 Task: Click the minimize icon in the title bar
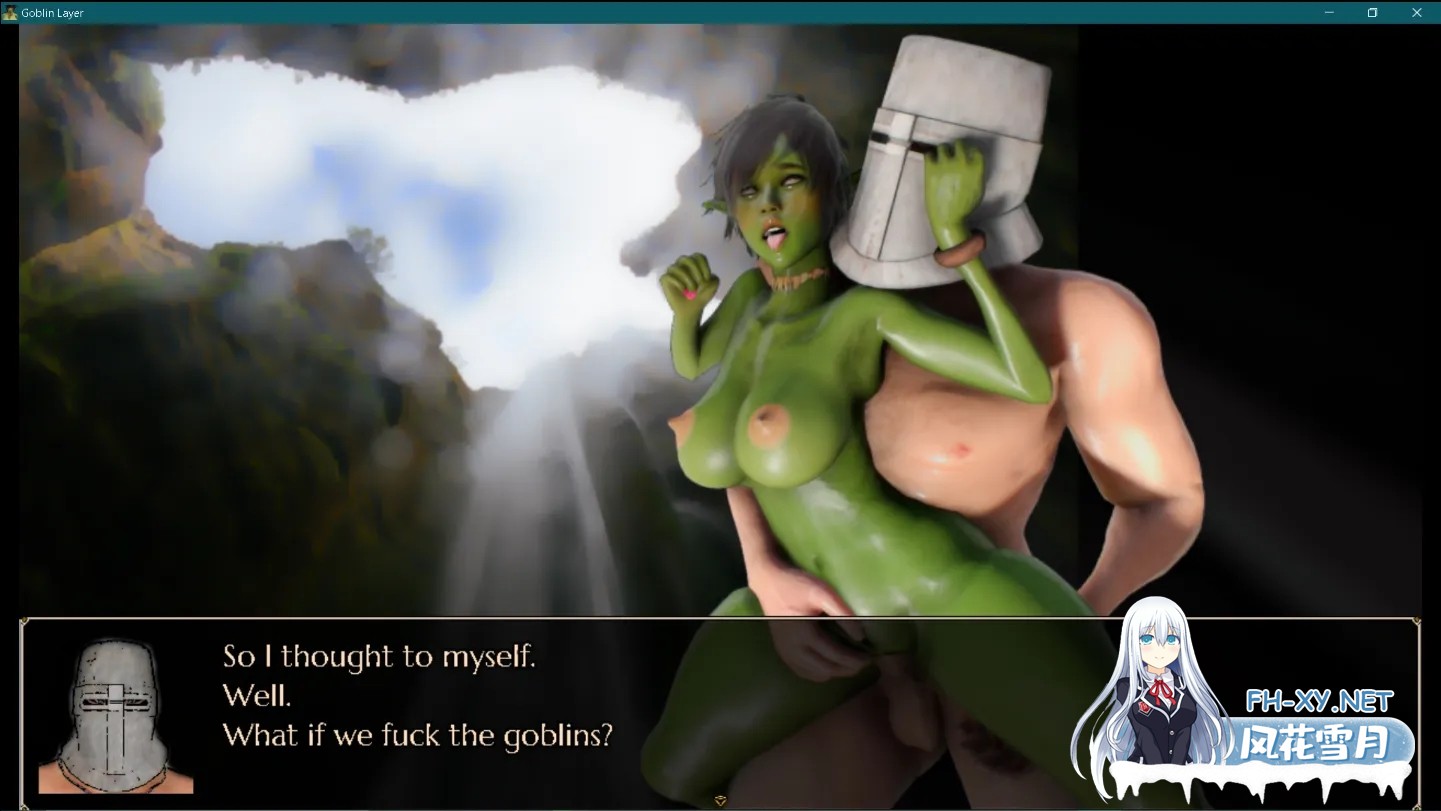coord(1328,12)
